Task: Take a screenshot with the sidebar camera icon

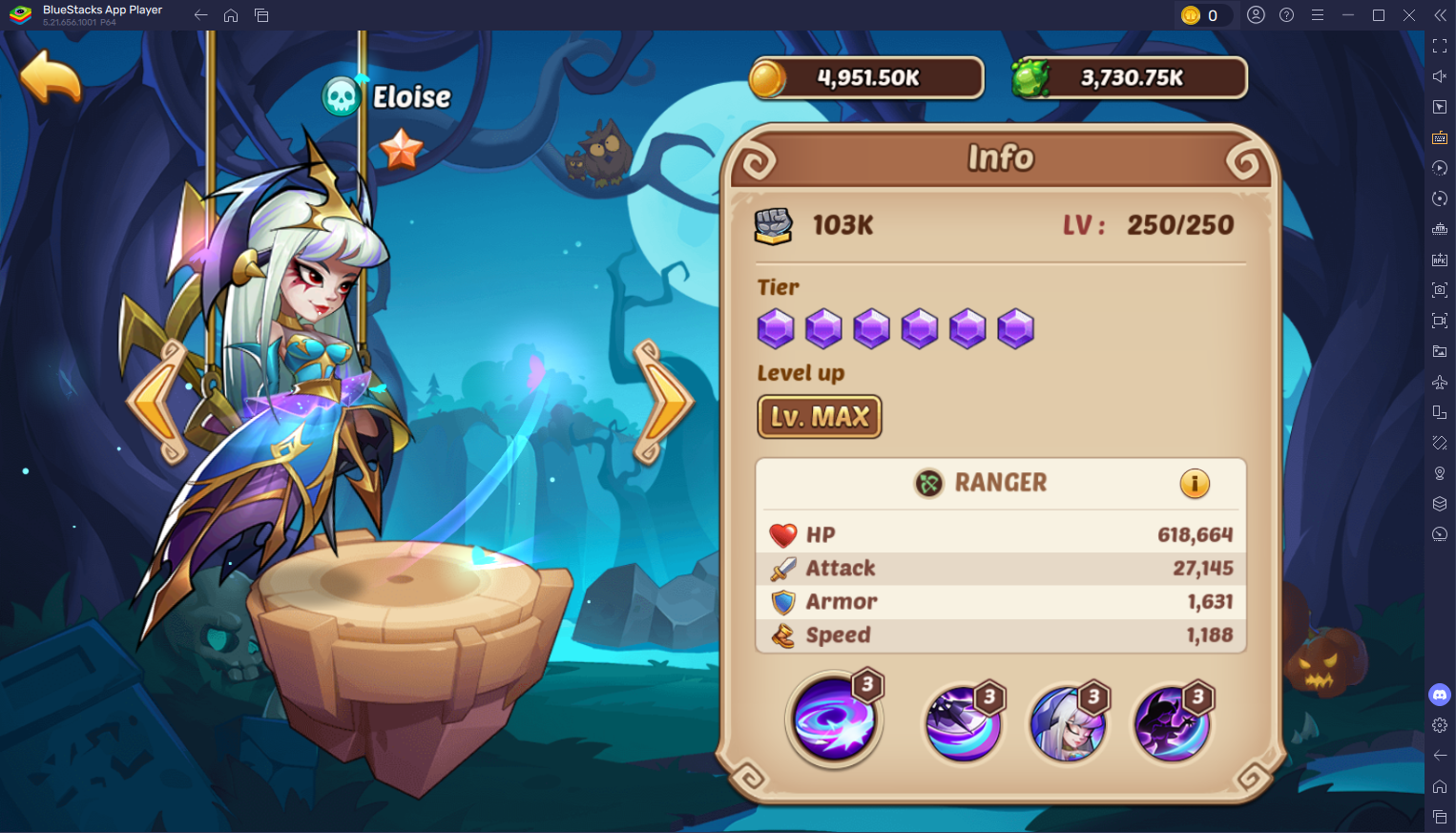Action: [x=1441, y=288]
